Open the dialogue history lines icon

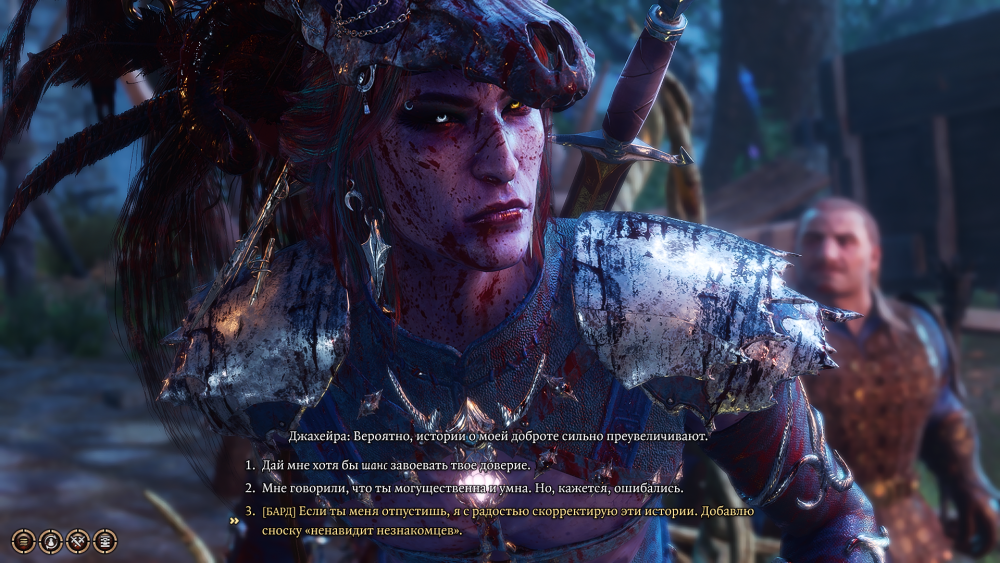(x=24, y=541)
